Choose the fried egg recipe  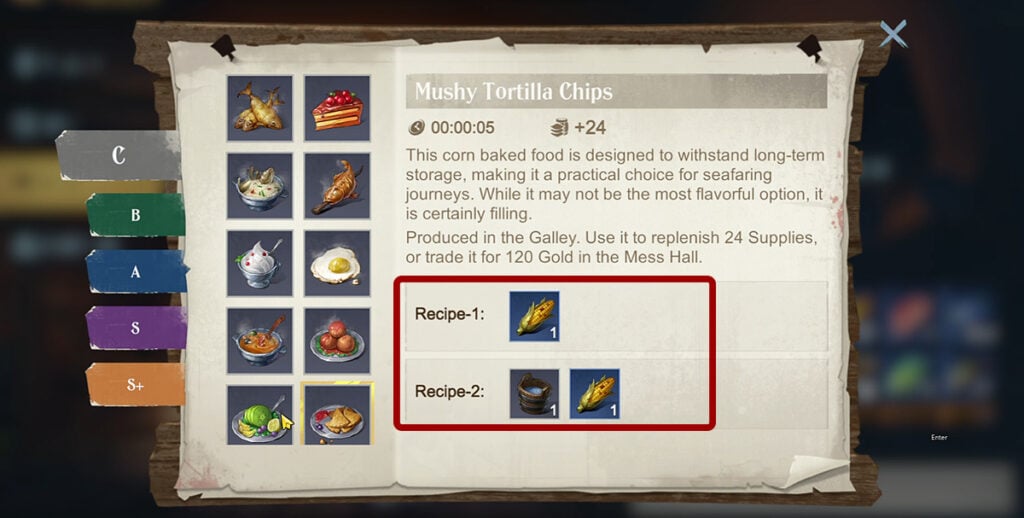point(337,263)
